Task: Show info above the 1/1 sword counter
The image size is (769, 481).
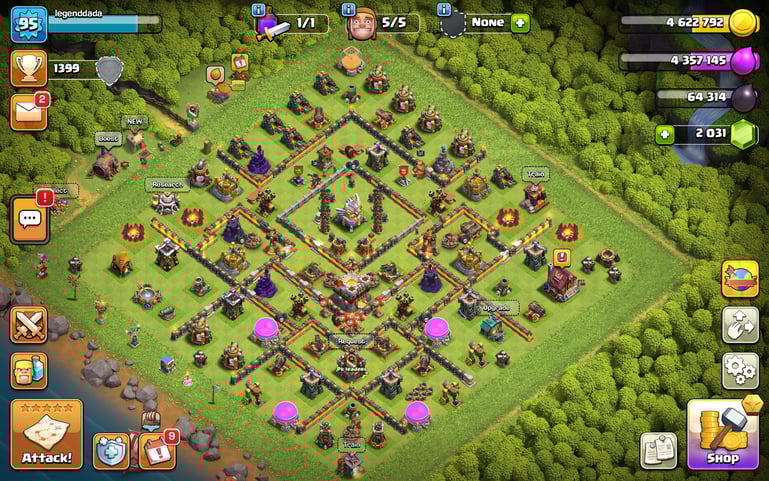Action: coord(258,9)
